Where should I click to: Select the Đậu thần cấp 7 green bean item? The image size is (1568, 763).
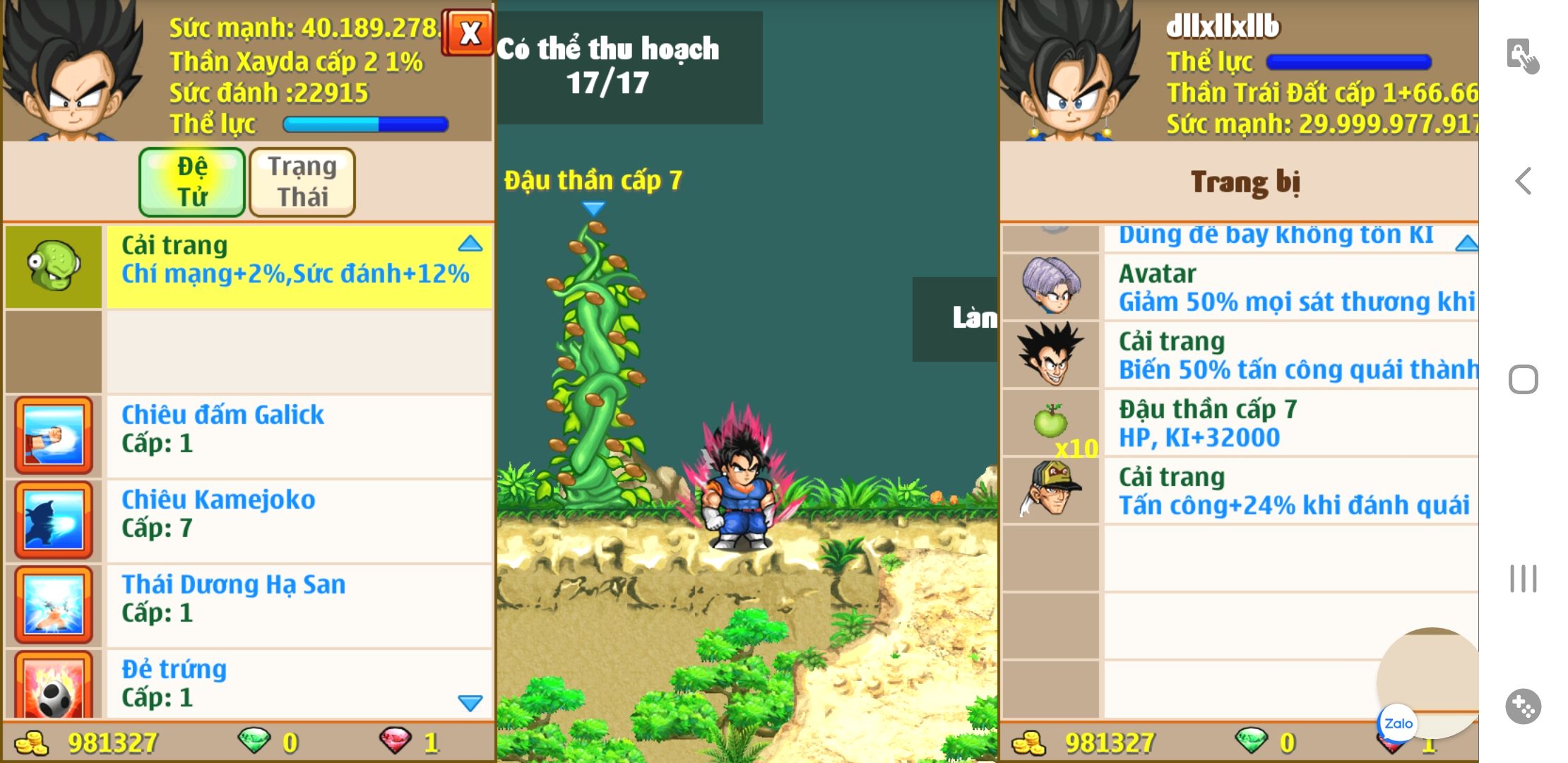point(1240,423)
